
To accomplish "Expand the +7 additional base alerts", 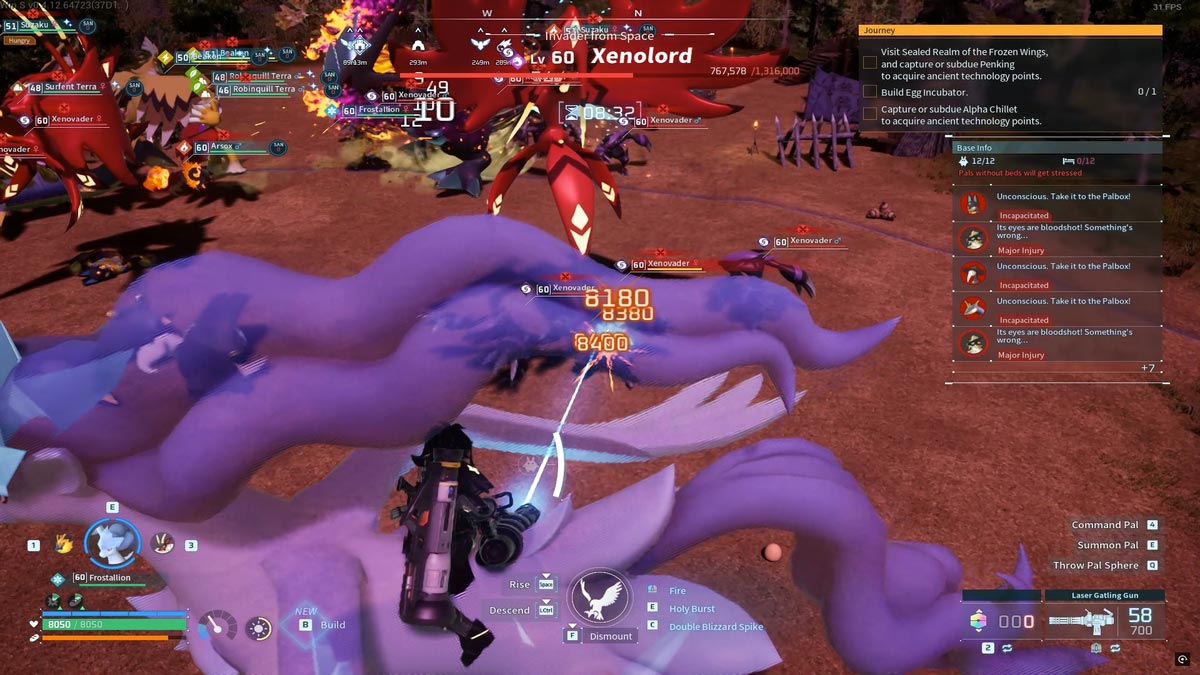I will [1148, 368].
